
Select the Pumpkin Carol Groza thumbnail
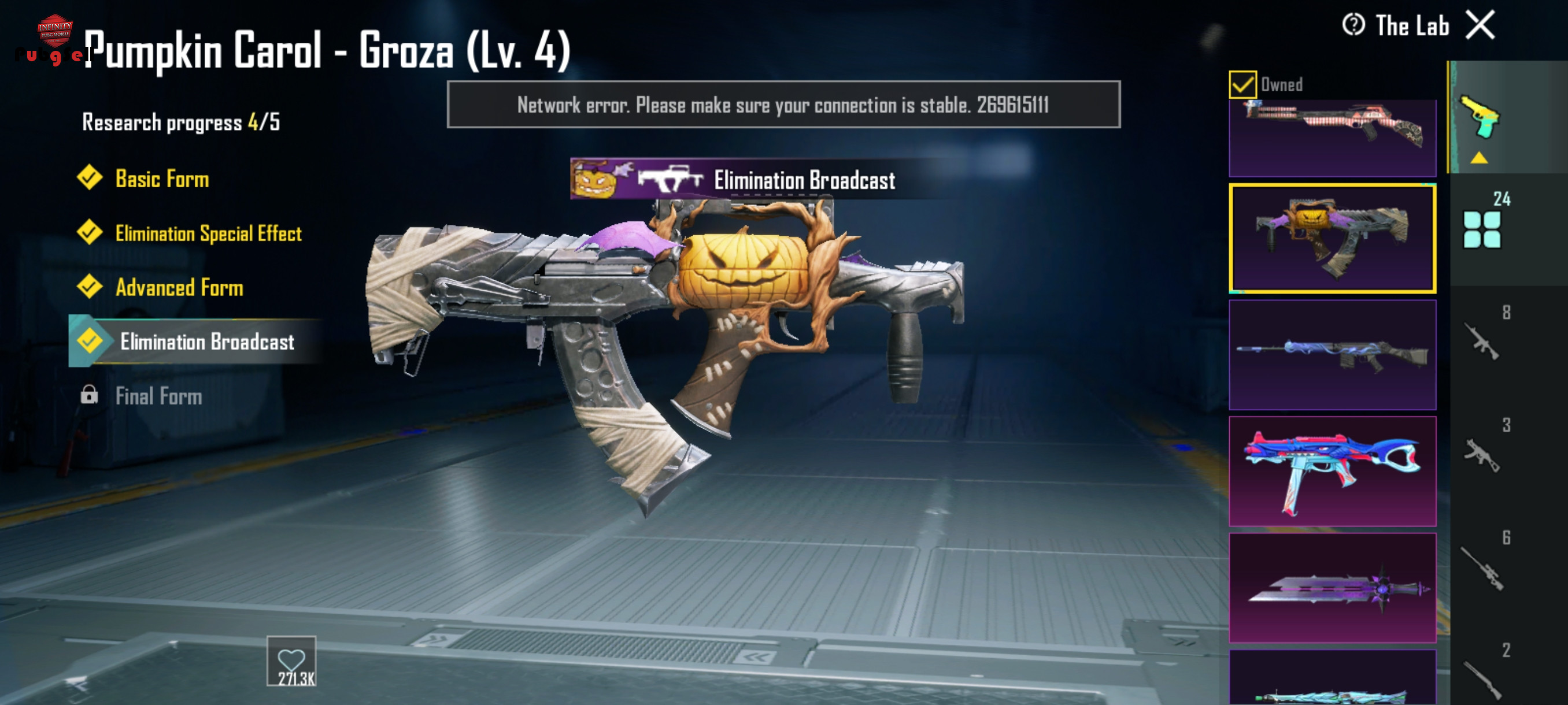(1332, 239)
